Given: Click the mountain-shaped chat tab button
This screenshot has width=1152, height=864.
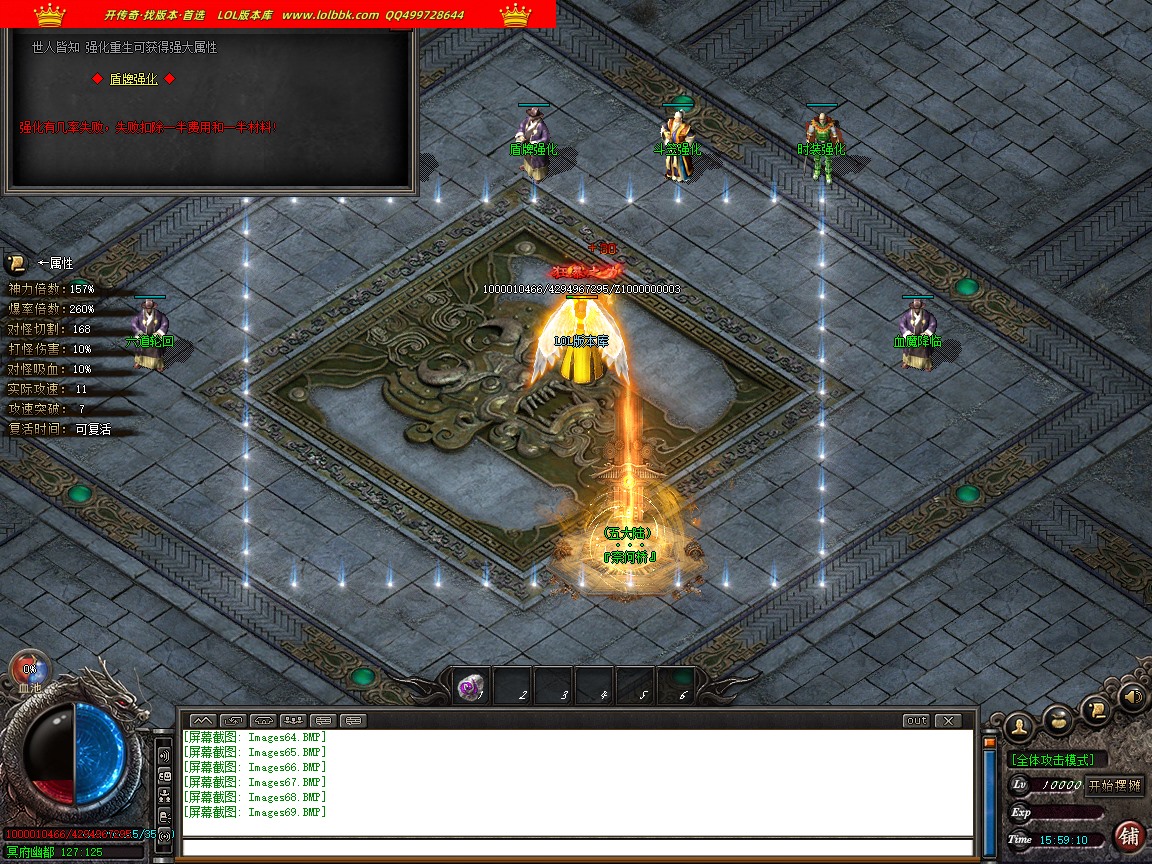Looking at the screenshot, I should pyautogui.click(x=202, y=720).
